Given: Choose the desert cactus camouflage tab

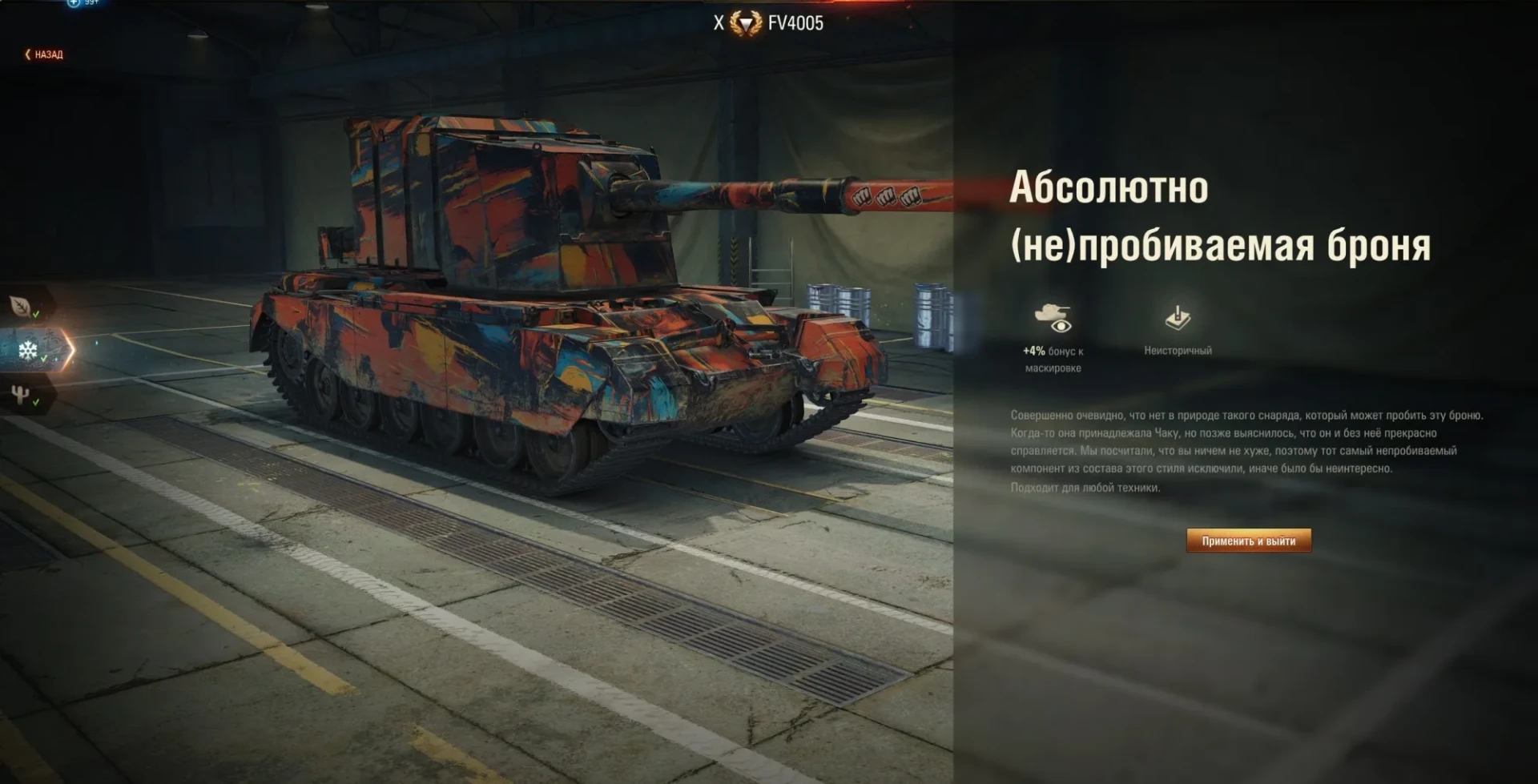Looking at the screenshot, I should click(x=22, y=394).
